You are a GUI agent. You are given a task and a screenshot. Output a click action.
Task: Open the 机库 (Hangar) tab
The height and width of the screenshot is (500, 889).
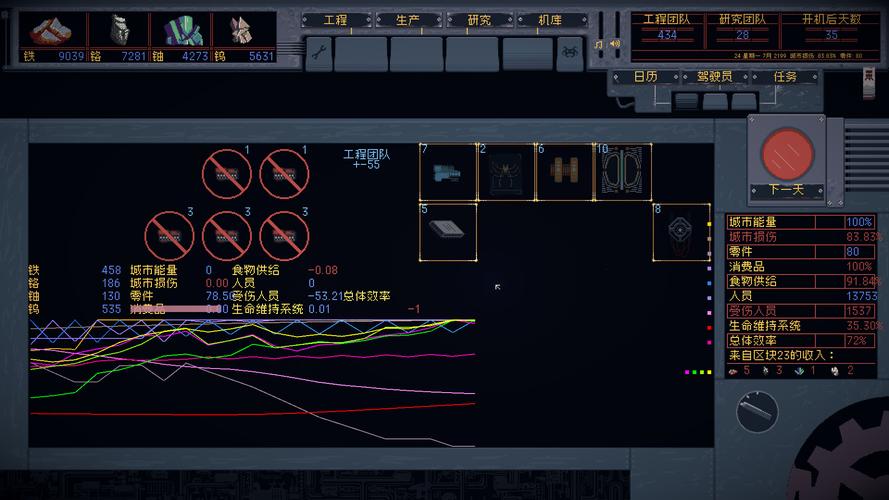click(x=549, y=20)
